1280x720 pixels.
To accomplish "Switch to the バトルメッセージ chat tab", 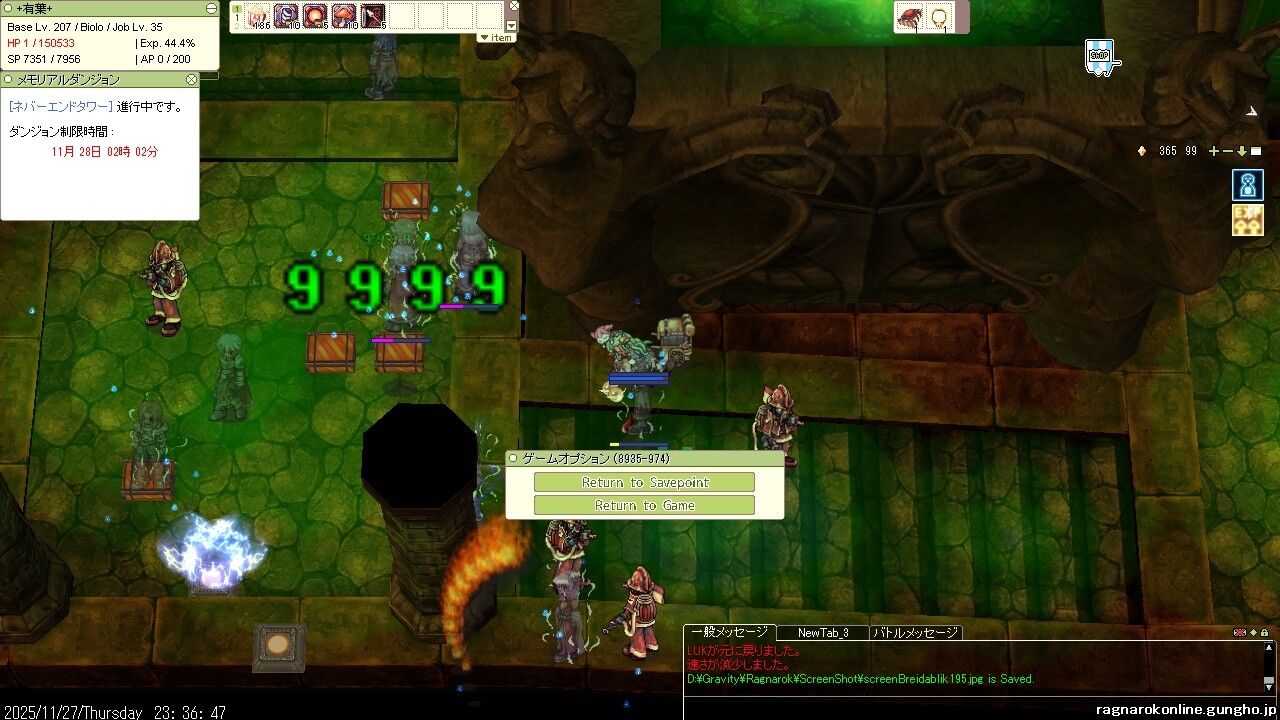I will 916,632.
